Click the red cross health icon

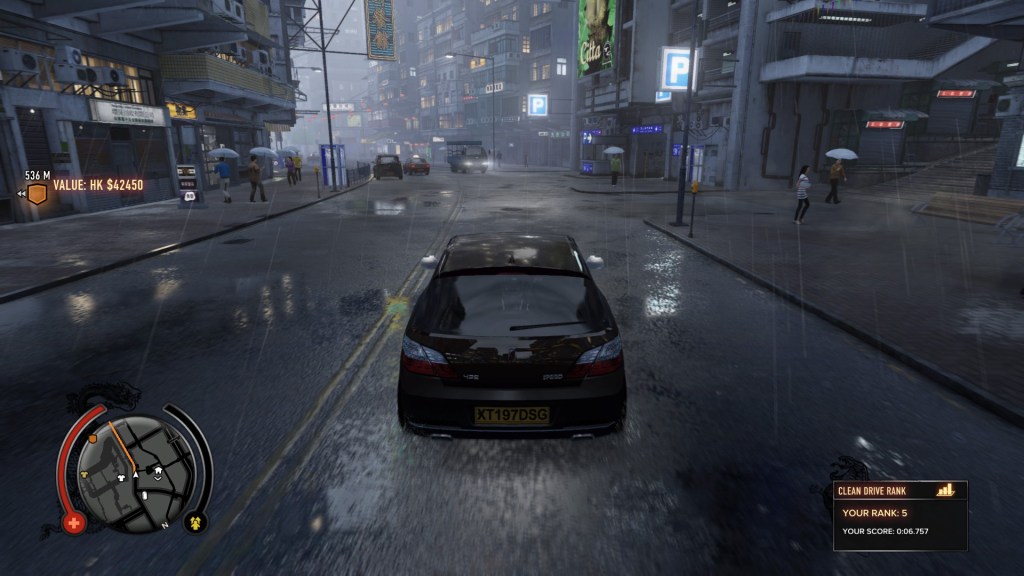pos(73,522)
